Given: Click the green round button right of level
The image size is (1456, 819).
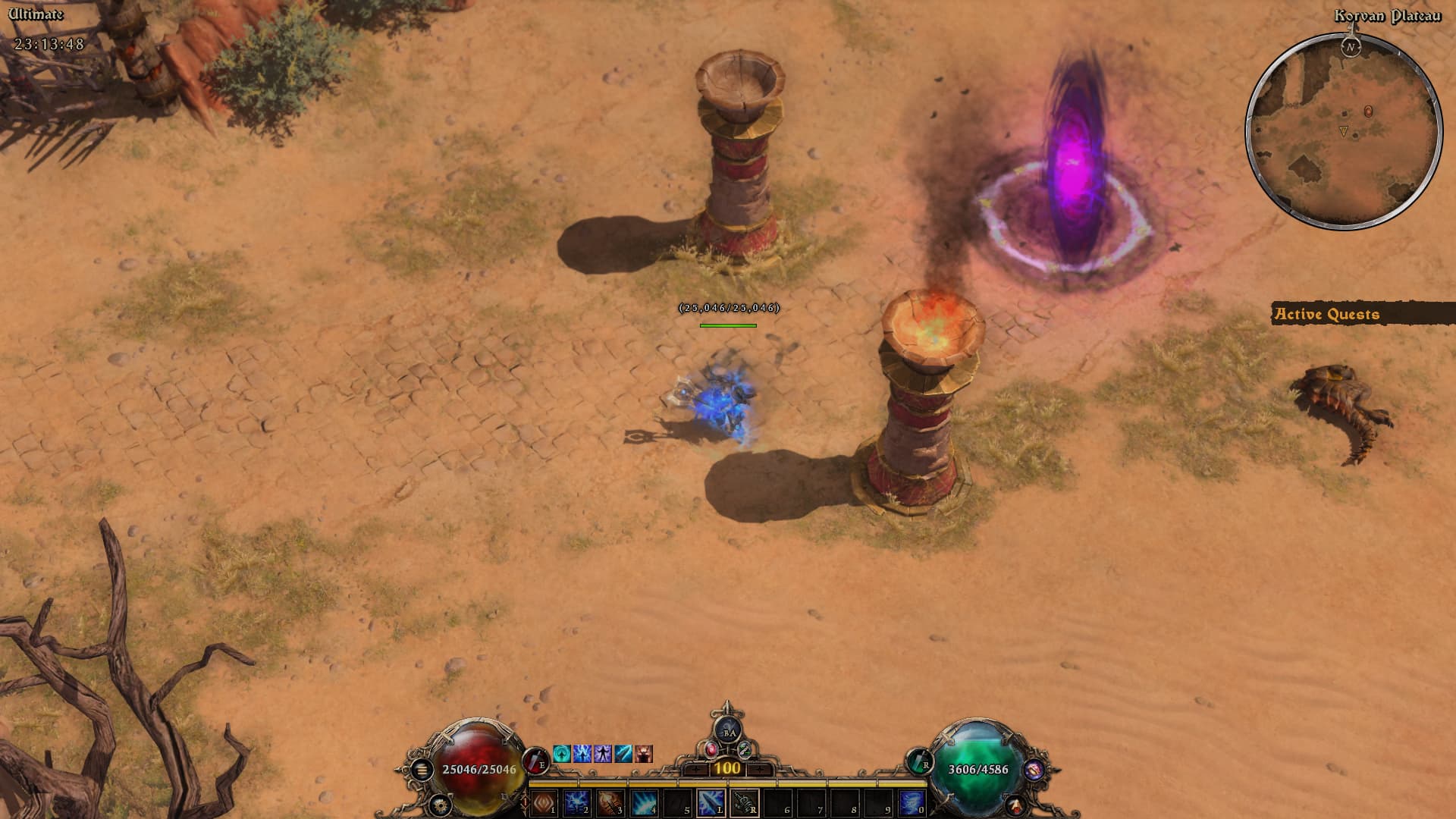Looking at the screenshot, I should 745,749.
